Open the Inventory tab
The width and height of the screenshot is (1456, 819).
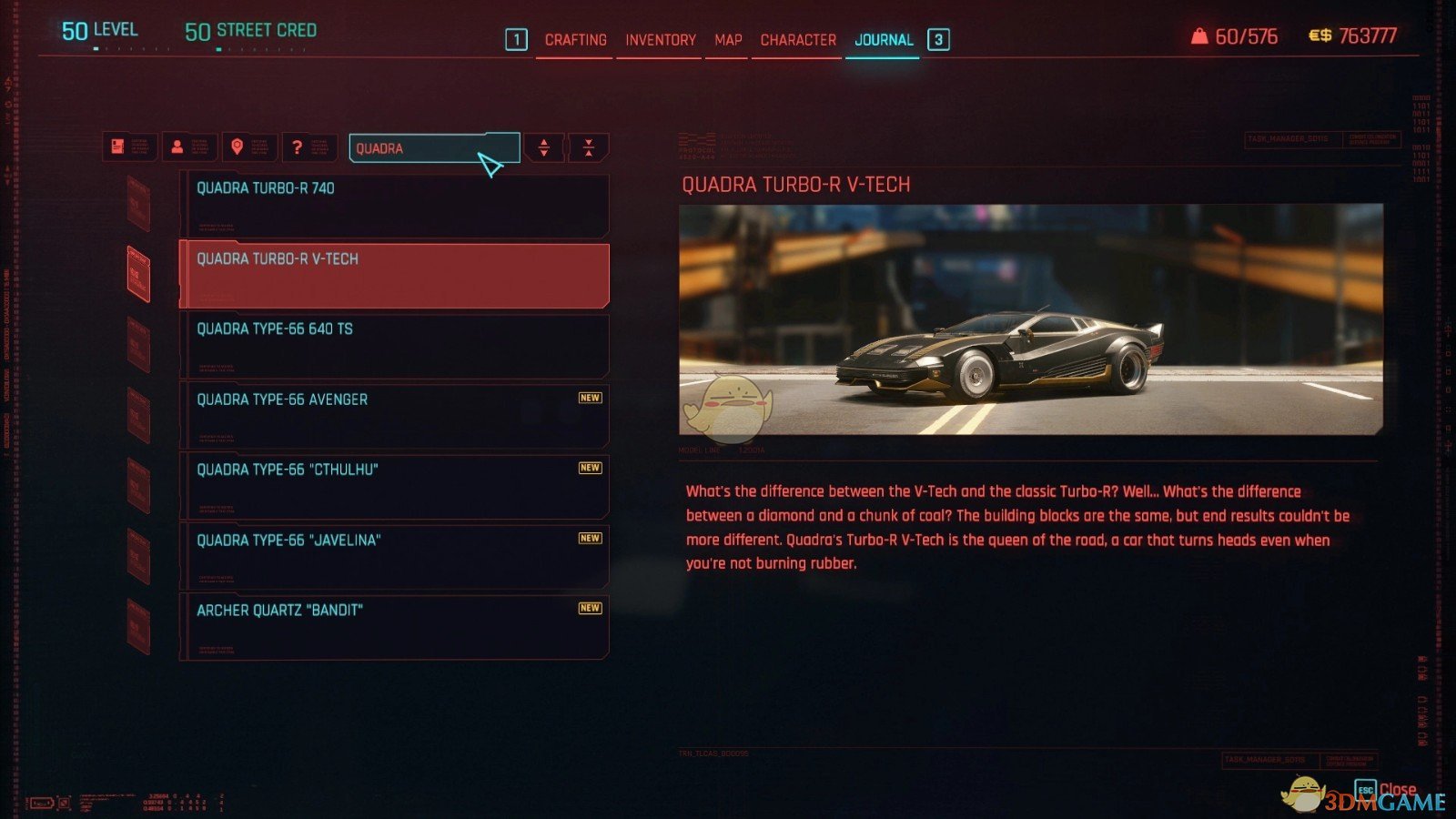(660, 40)
